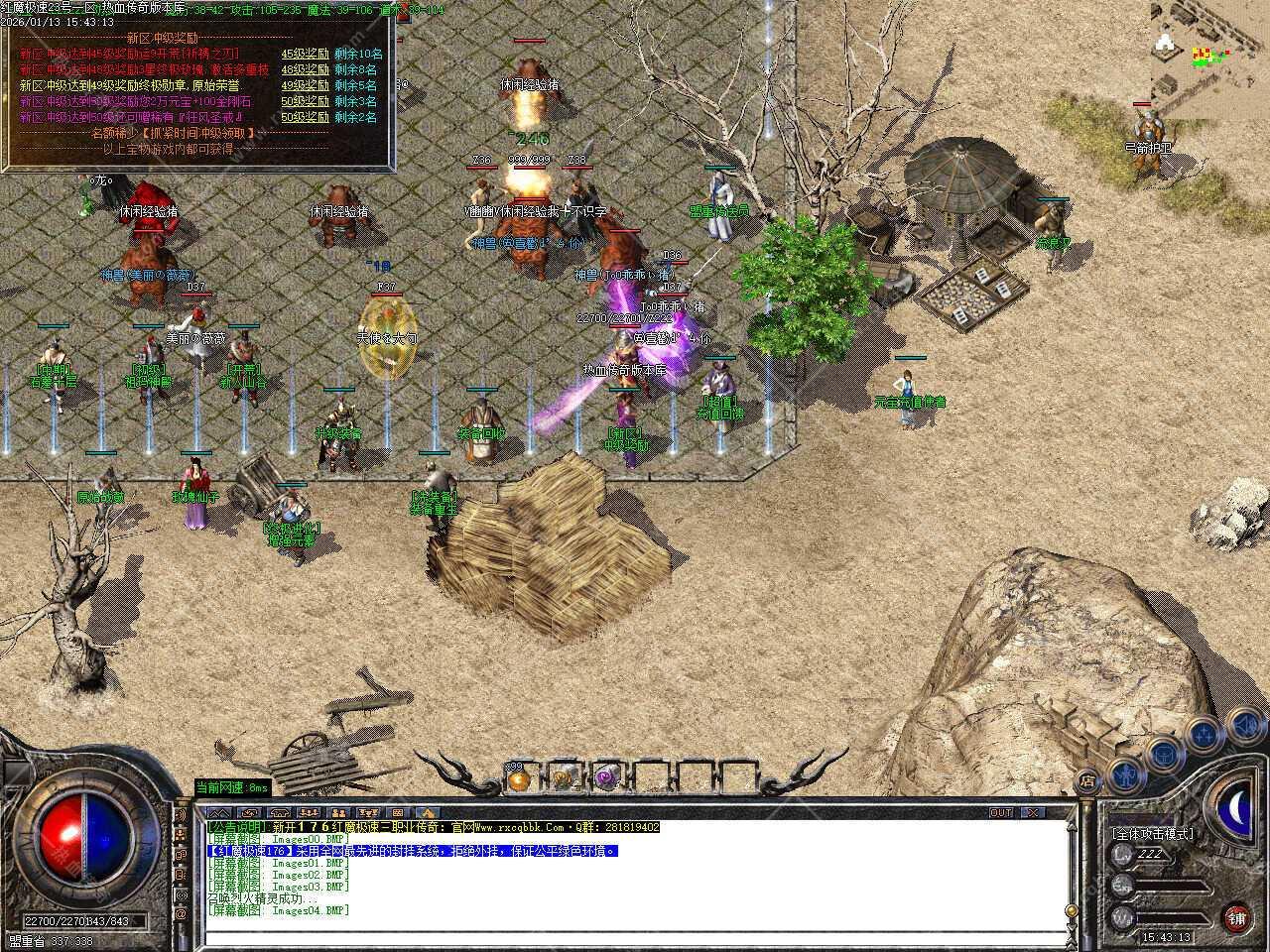1270x952 pixels.
Task: Open the red 铺 stall button
Action: tap(1236, 917)
